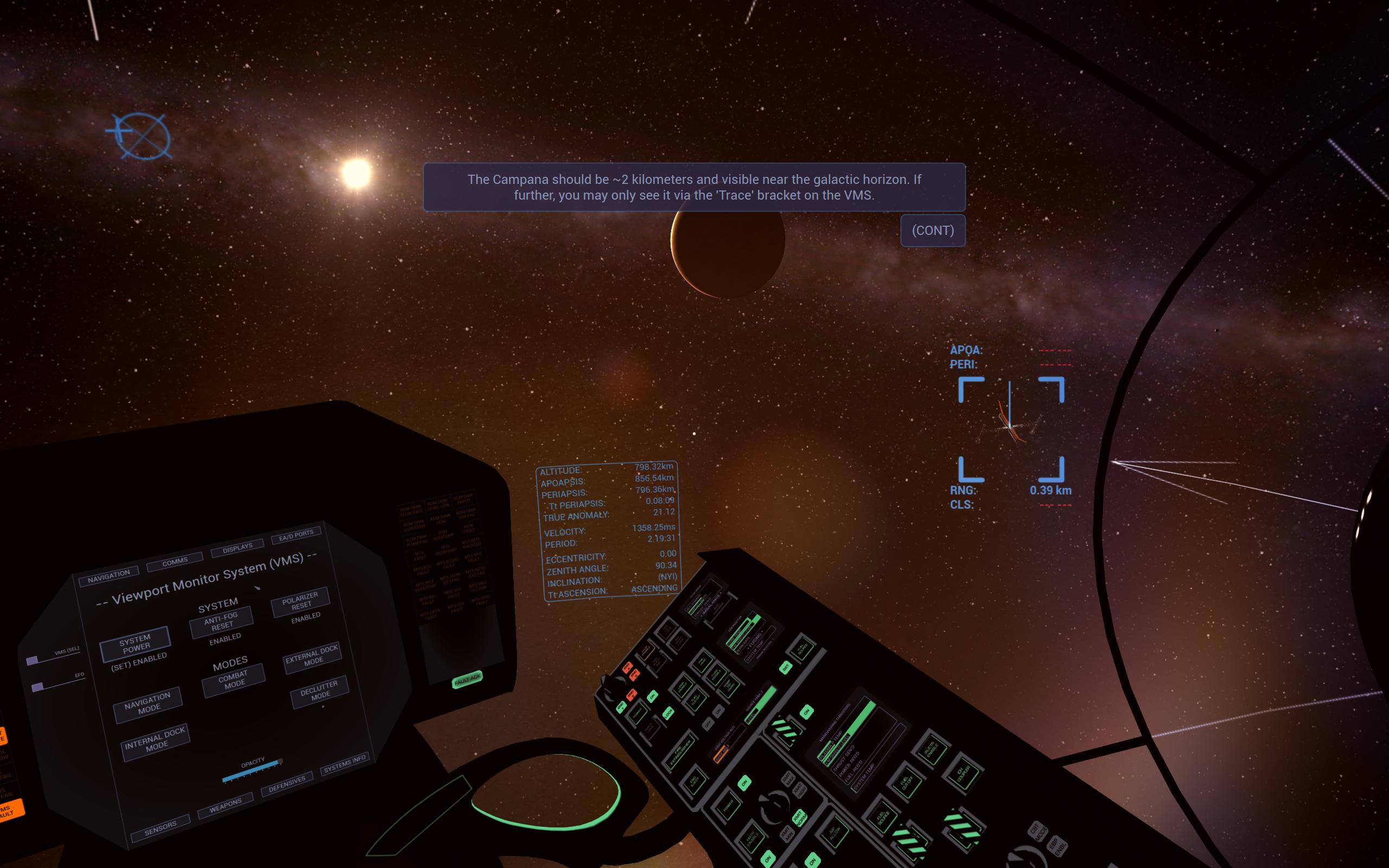Image resolution: width=1389 pixels, height=868 pixels.
Task: Dismiss the Campana message with (CONT)
Action: click(933, 230)
